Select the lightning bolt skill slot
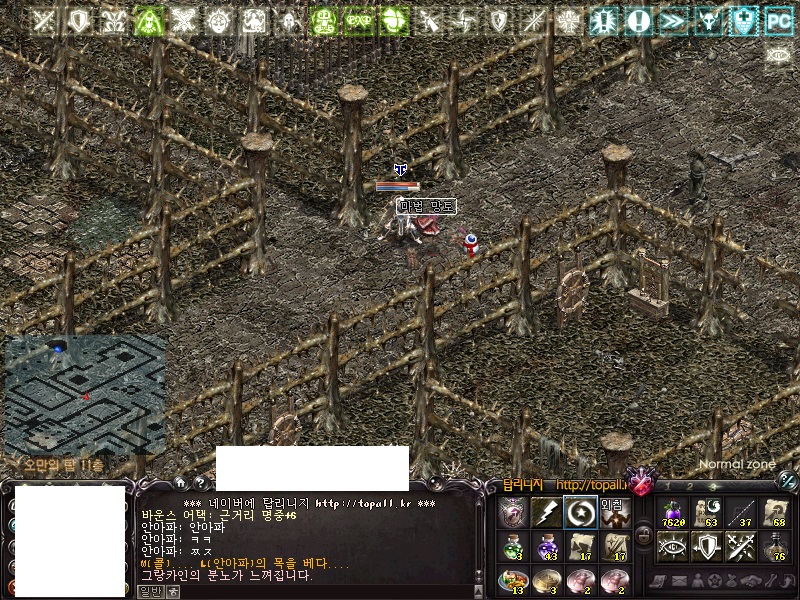800x600 pixels. (545, 512)
